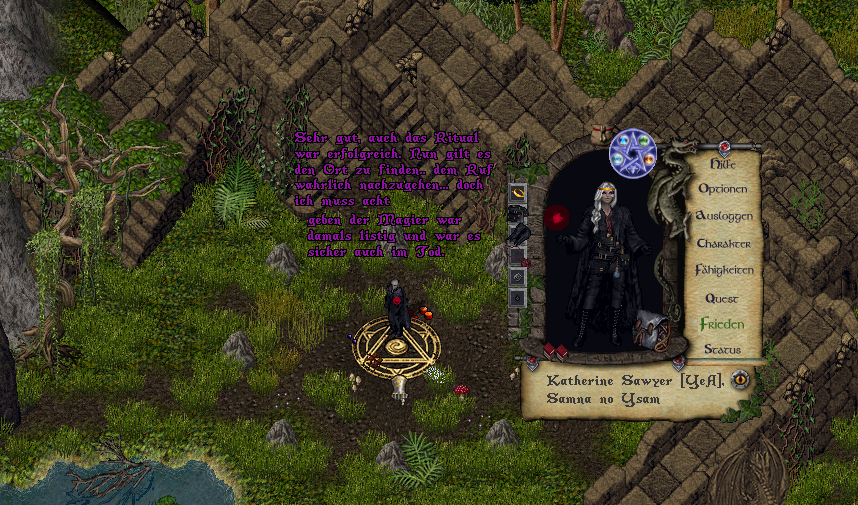Click the eye icon beside the name

pos(739,379)
